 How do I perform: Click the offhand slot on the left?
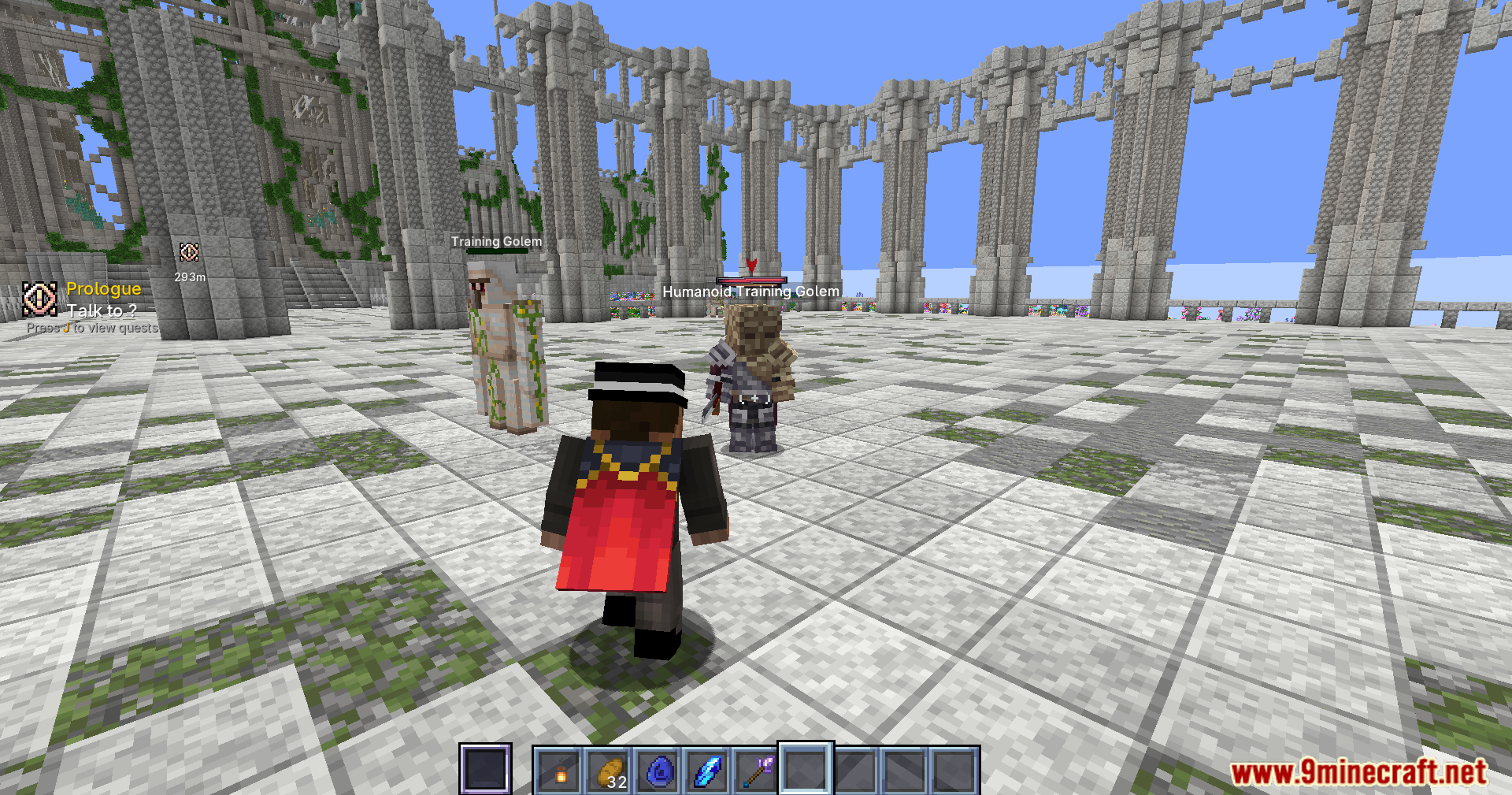coord(487,768)
